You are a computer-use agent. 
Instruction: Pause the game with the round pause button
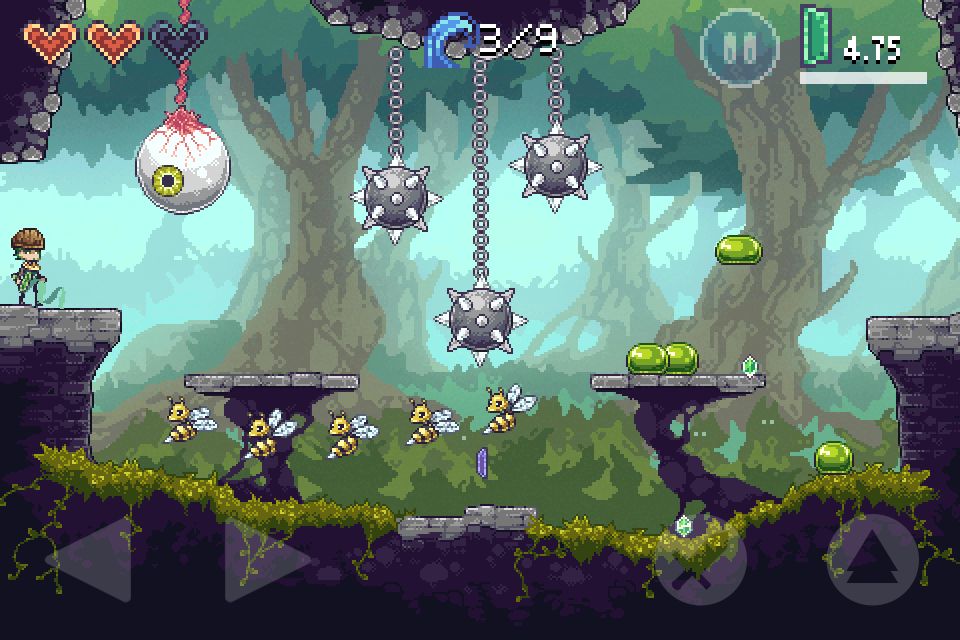point(738,49)
